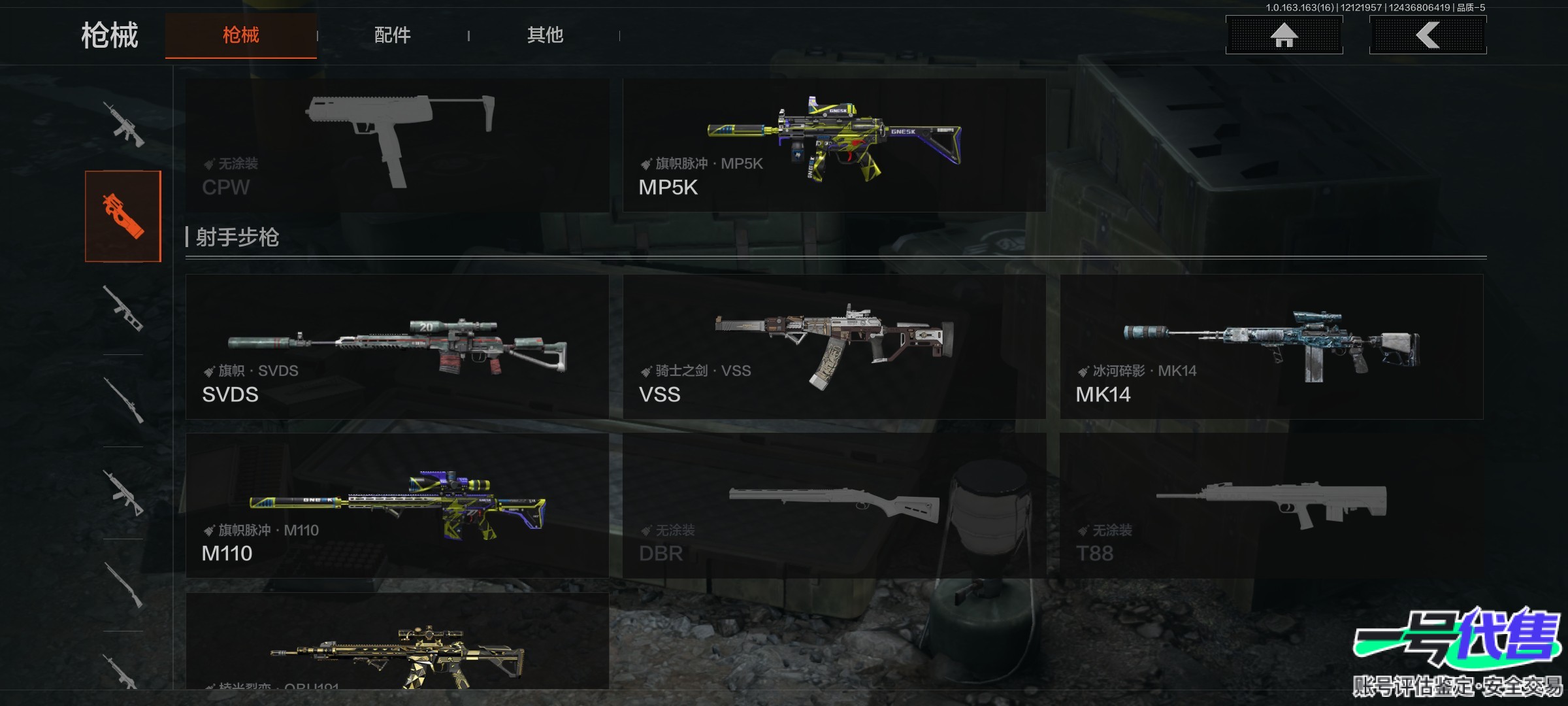Screen dimensions: 1568x706
Task: Go to the home screen
Action: tap(1284, 35)
